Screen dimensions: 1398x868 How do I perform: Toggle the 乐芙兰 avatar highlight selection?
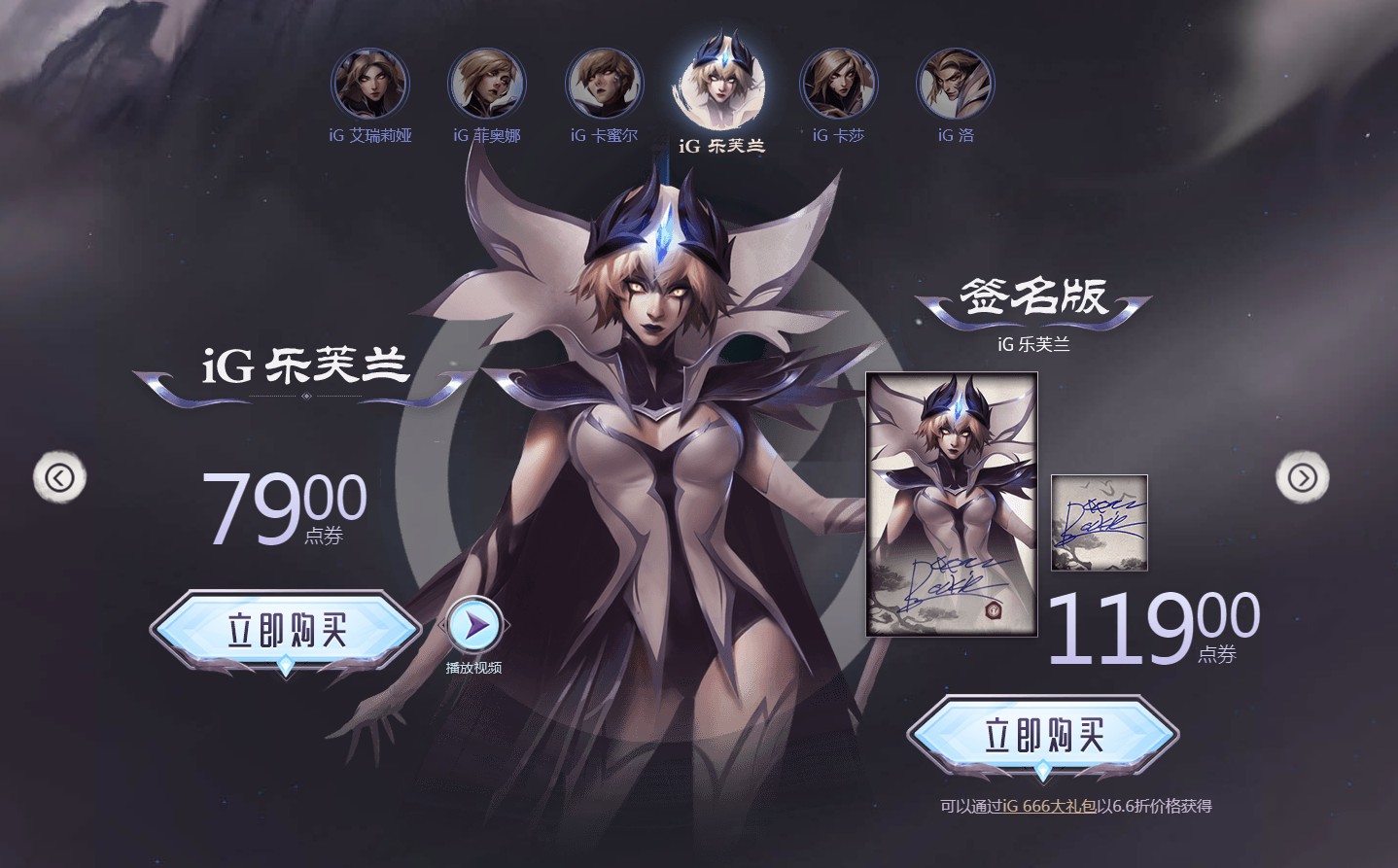pyautogui.click(x=722, y=83)
